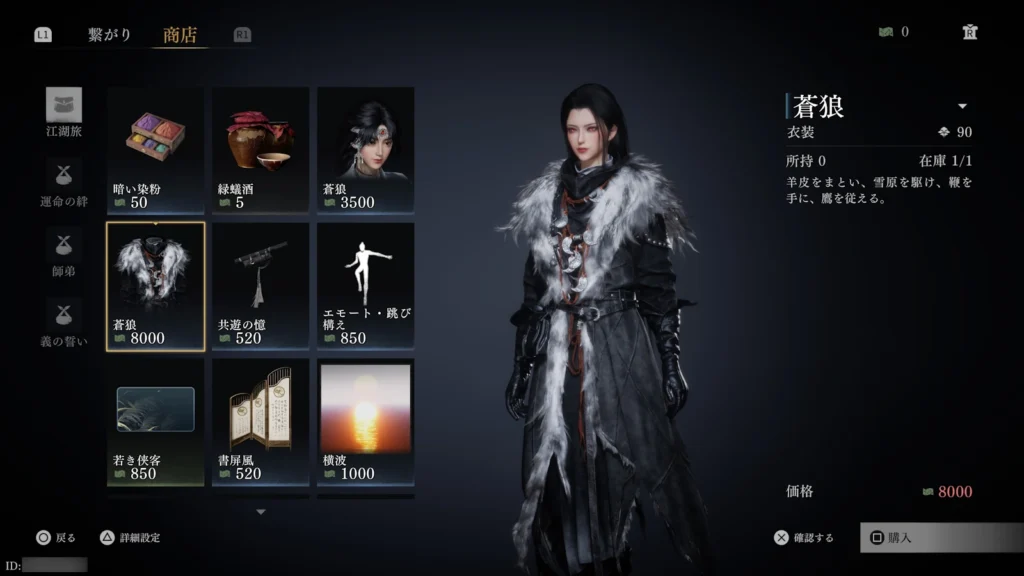This screenshot has height=576, width=1024.
Task: Expand the dropdown arrow beside 蒼狼 title
Action: [x=962, y=106]
